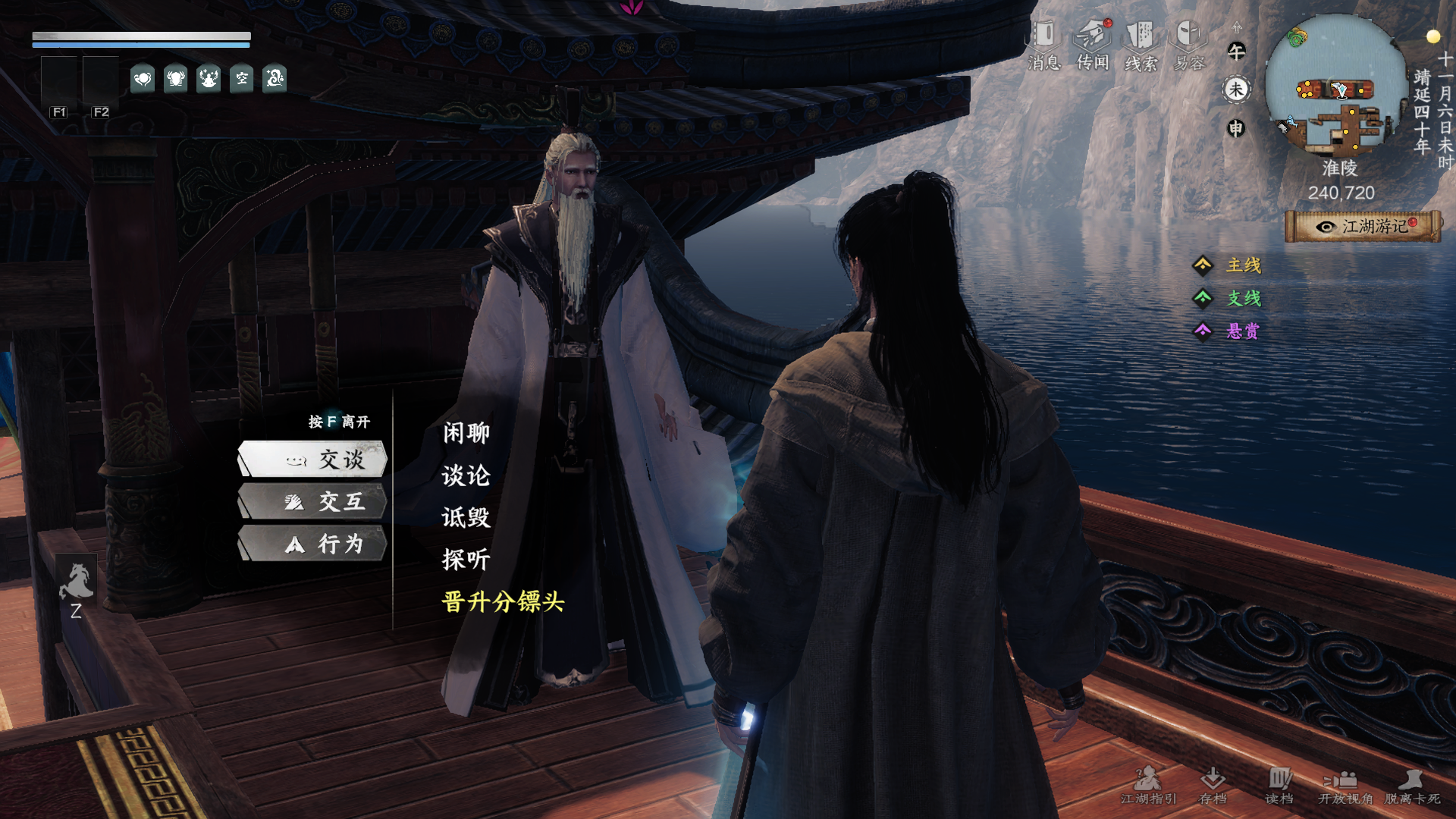Open the 线索 clues panel
Image resolution: width=1456 pixels, height=819 pixels.
pyautogui.click(x=1141, y=45)
